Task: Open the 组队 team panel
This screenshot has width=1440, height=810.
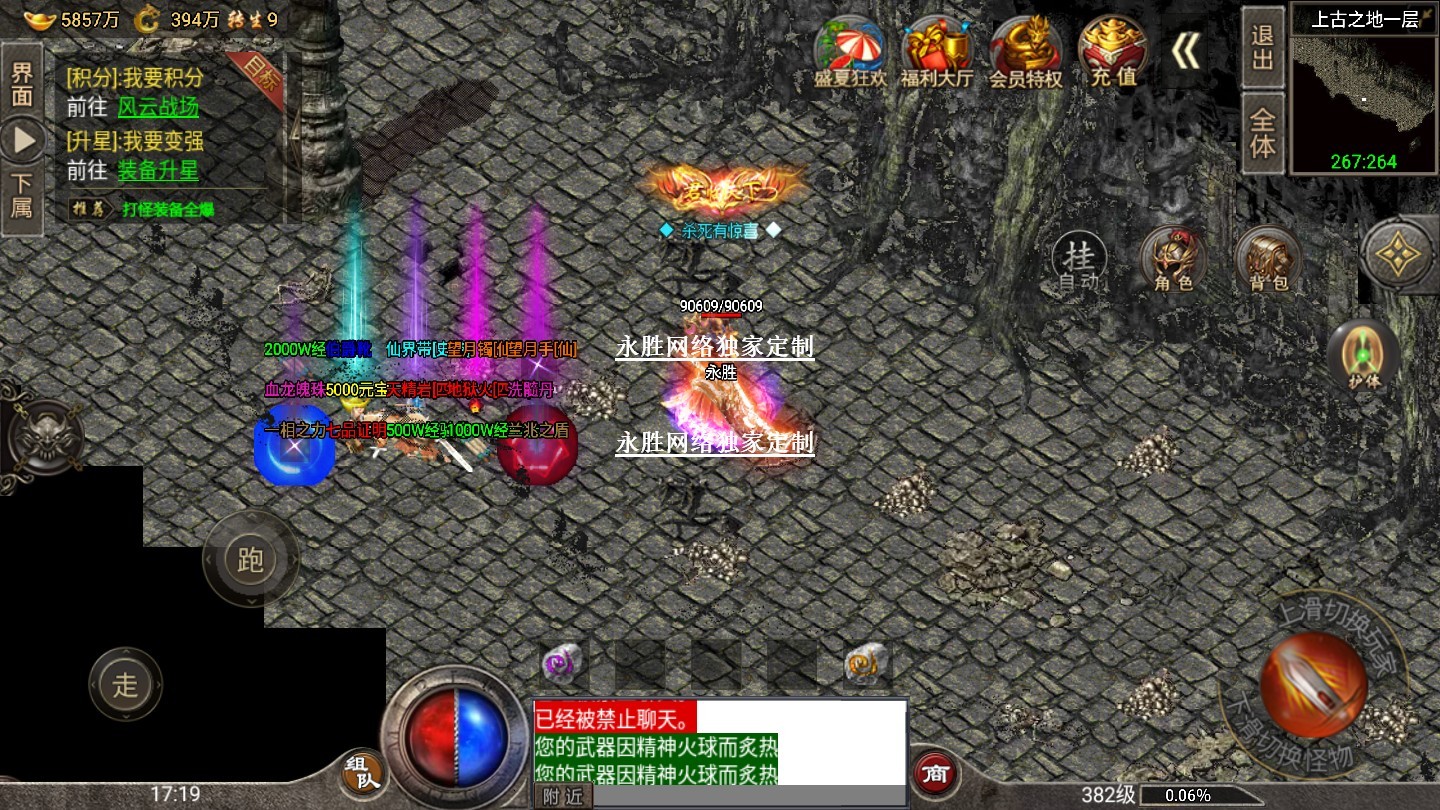Action: click(x=362, y=774)
